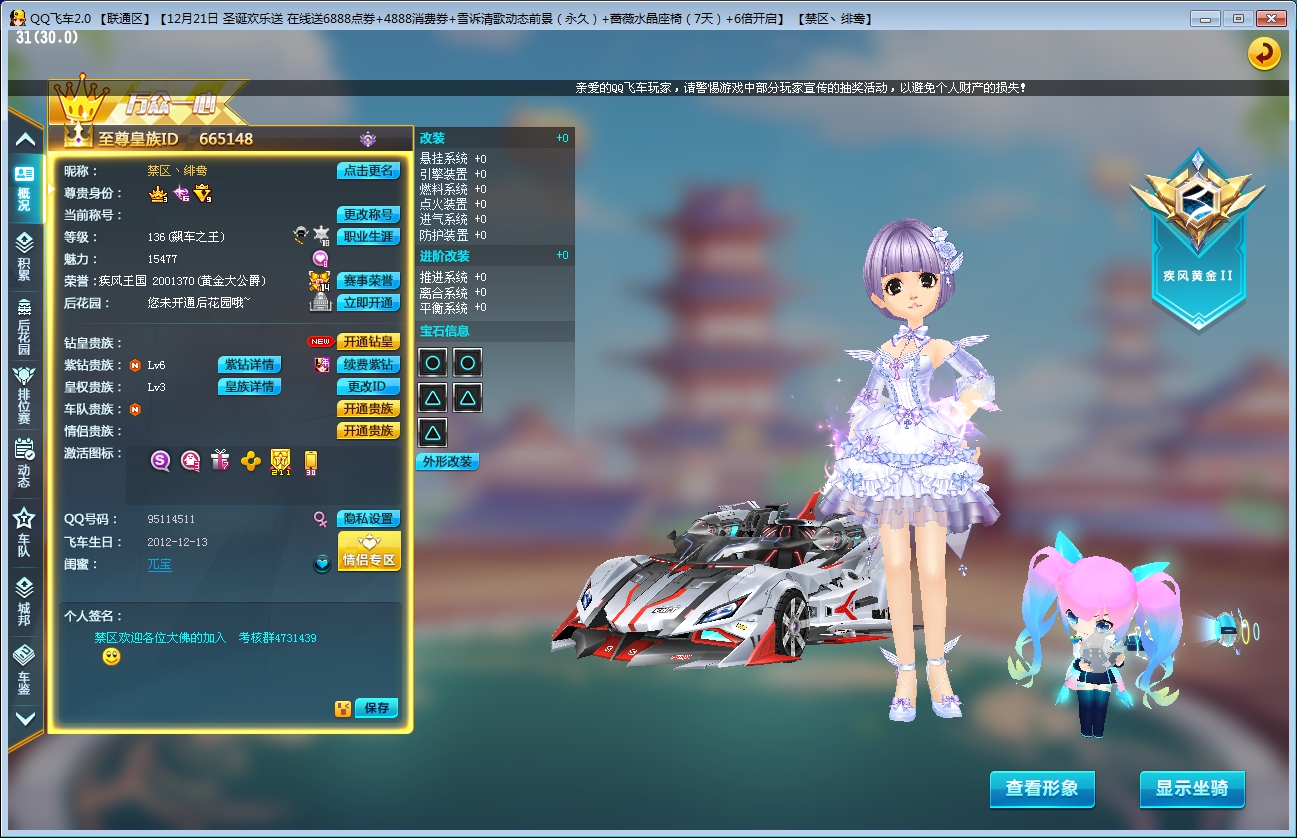Open the 兀宝 link in the 闺蜜 field

pyautogui.click(x=159, y=564)
